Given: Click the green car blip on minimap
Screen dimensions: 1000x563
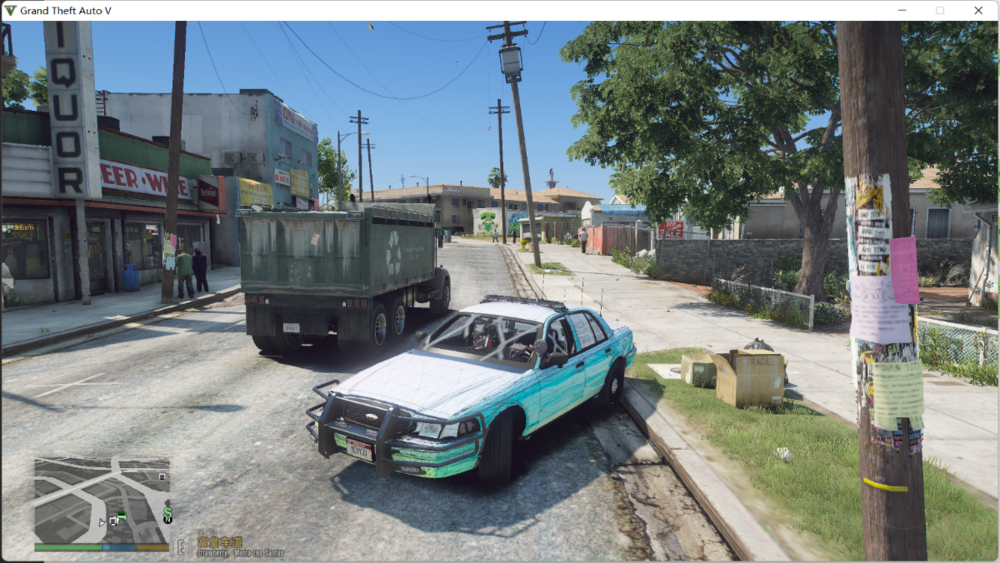Looking at the screenshot, I should point(121,517).
